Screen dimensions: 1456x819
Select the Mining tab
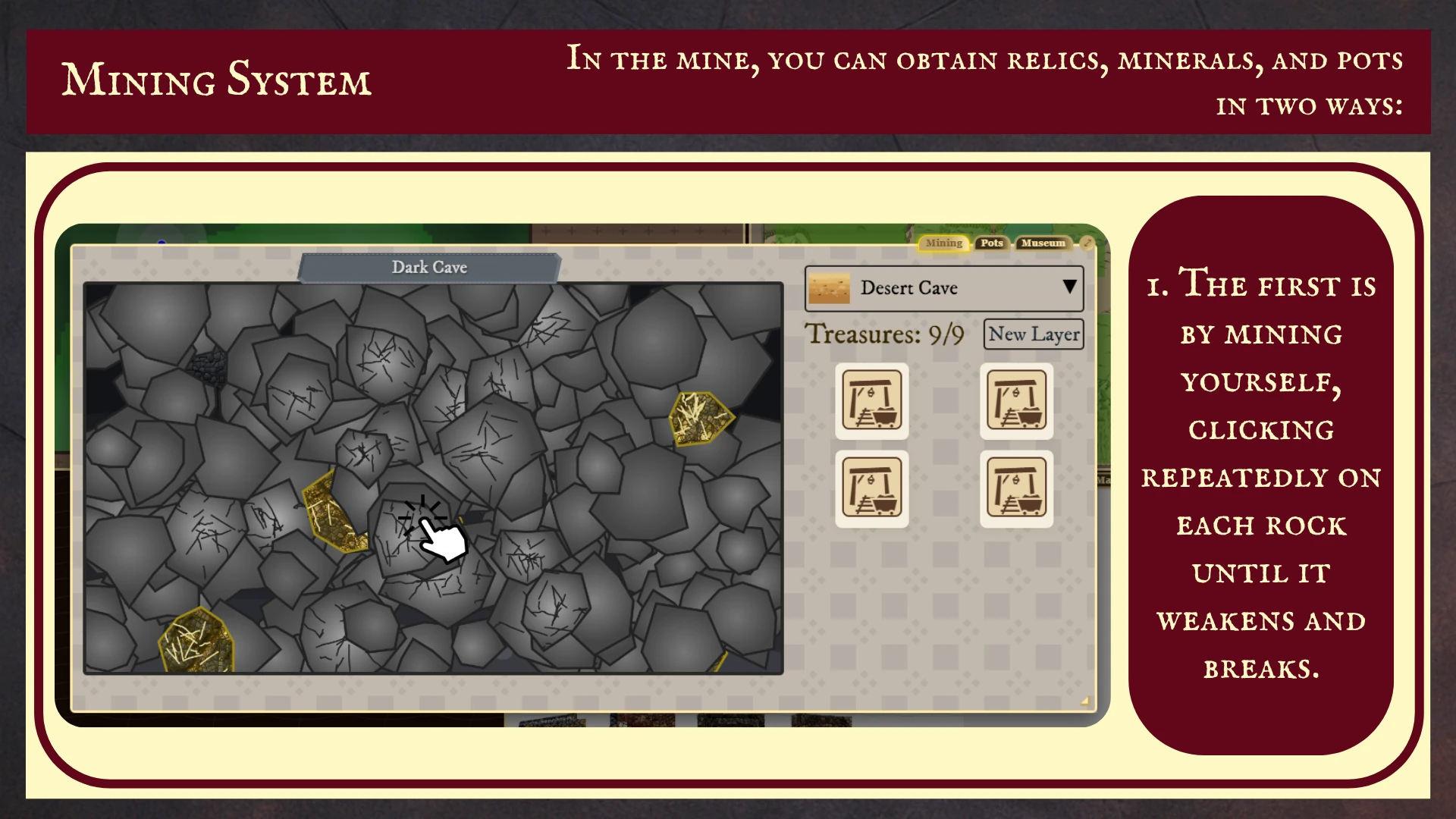click(943, 243)
